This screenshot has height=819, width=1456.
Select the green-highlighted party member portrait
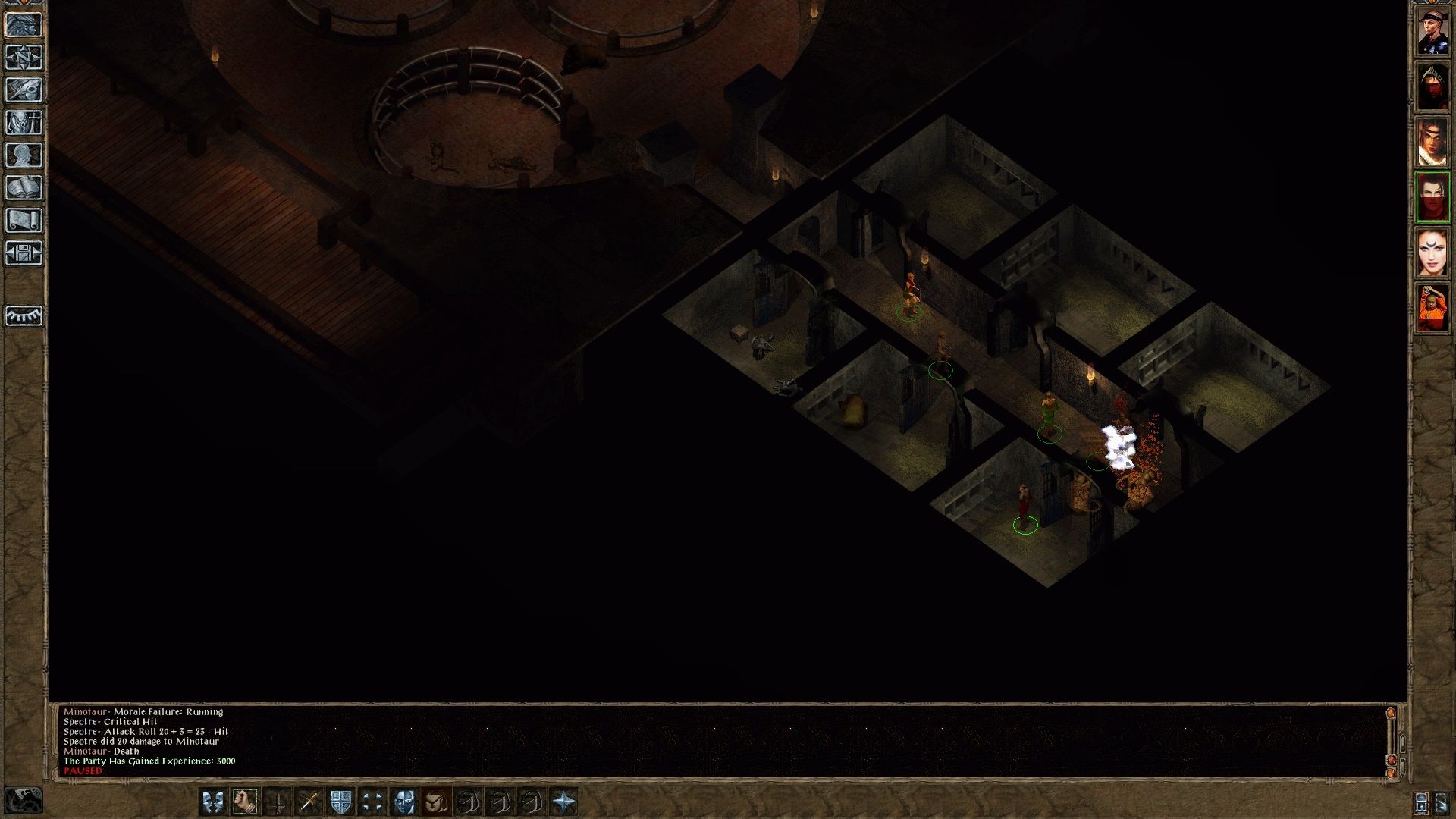point(1433,196)
